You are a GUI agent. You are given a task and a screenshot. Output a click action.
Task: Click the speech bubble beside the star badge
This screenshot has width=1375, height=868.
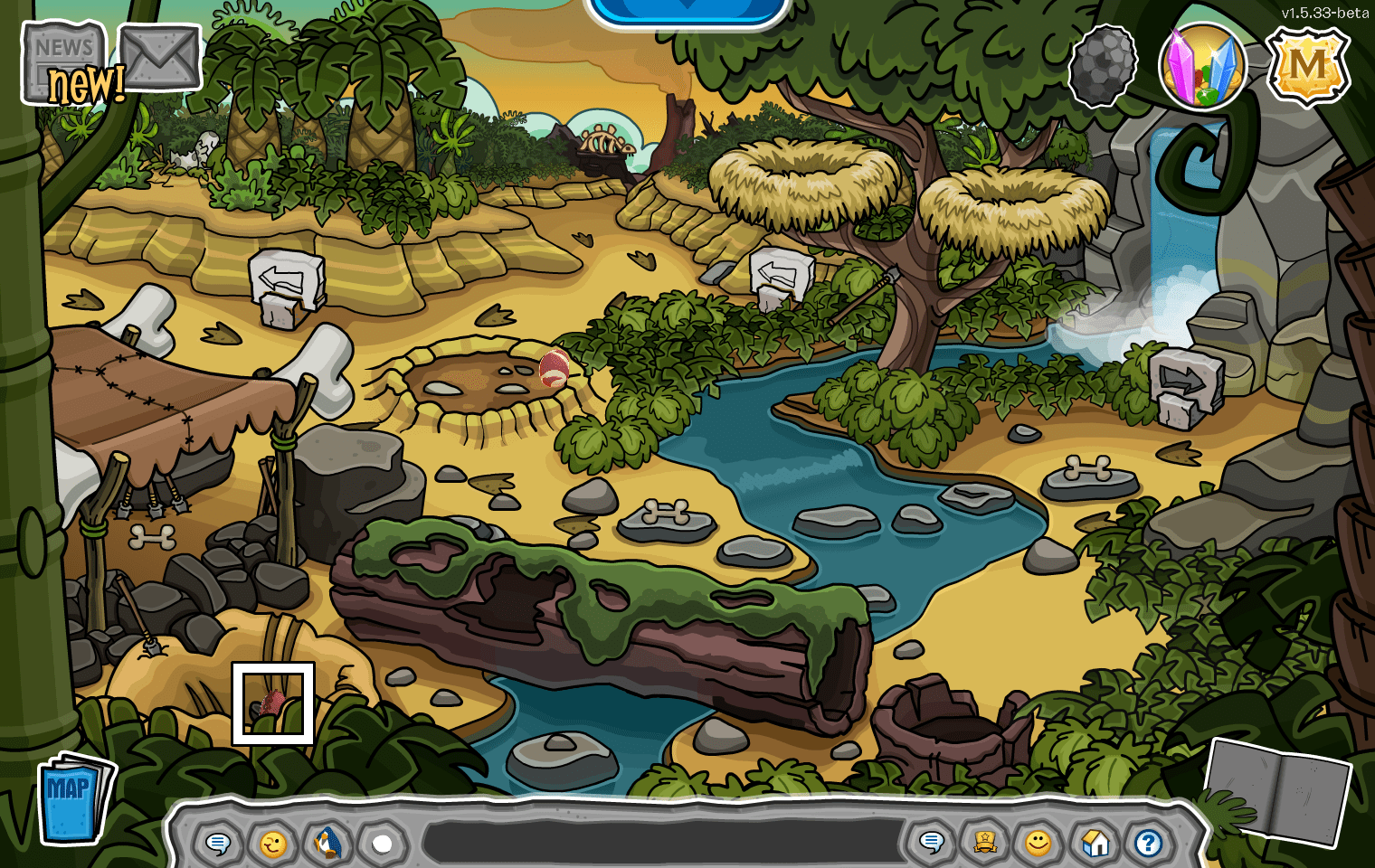pyautogui.click(x=931, y=843)
